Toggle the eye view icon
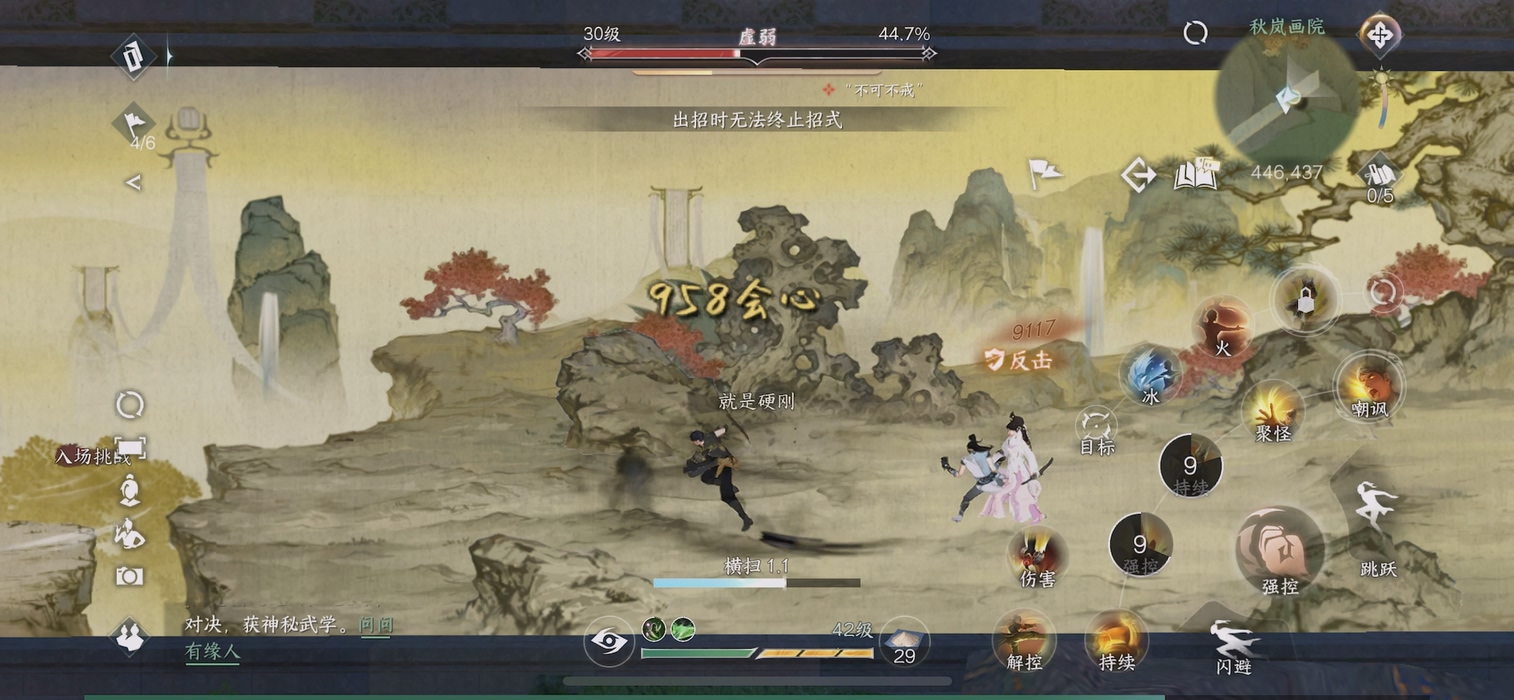Screen dimensions: 1514x700 pos(608,641)
